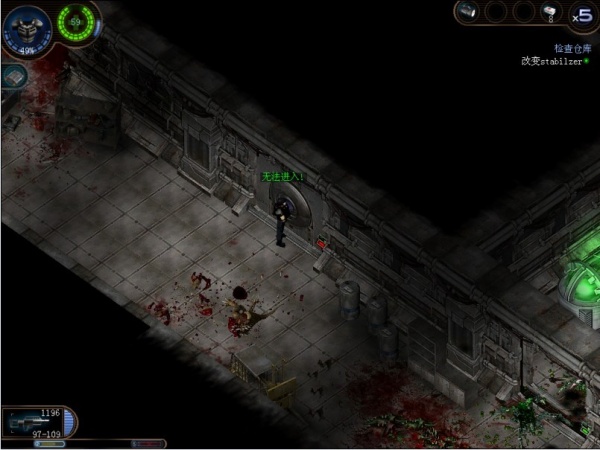The width and height of the screenshot is (600, 450).
Task: Click the 改变stabilzer objective entry
Action: [552, 60]
